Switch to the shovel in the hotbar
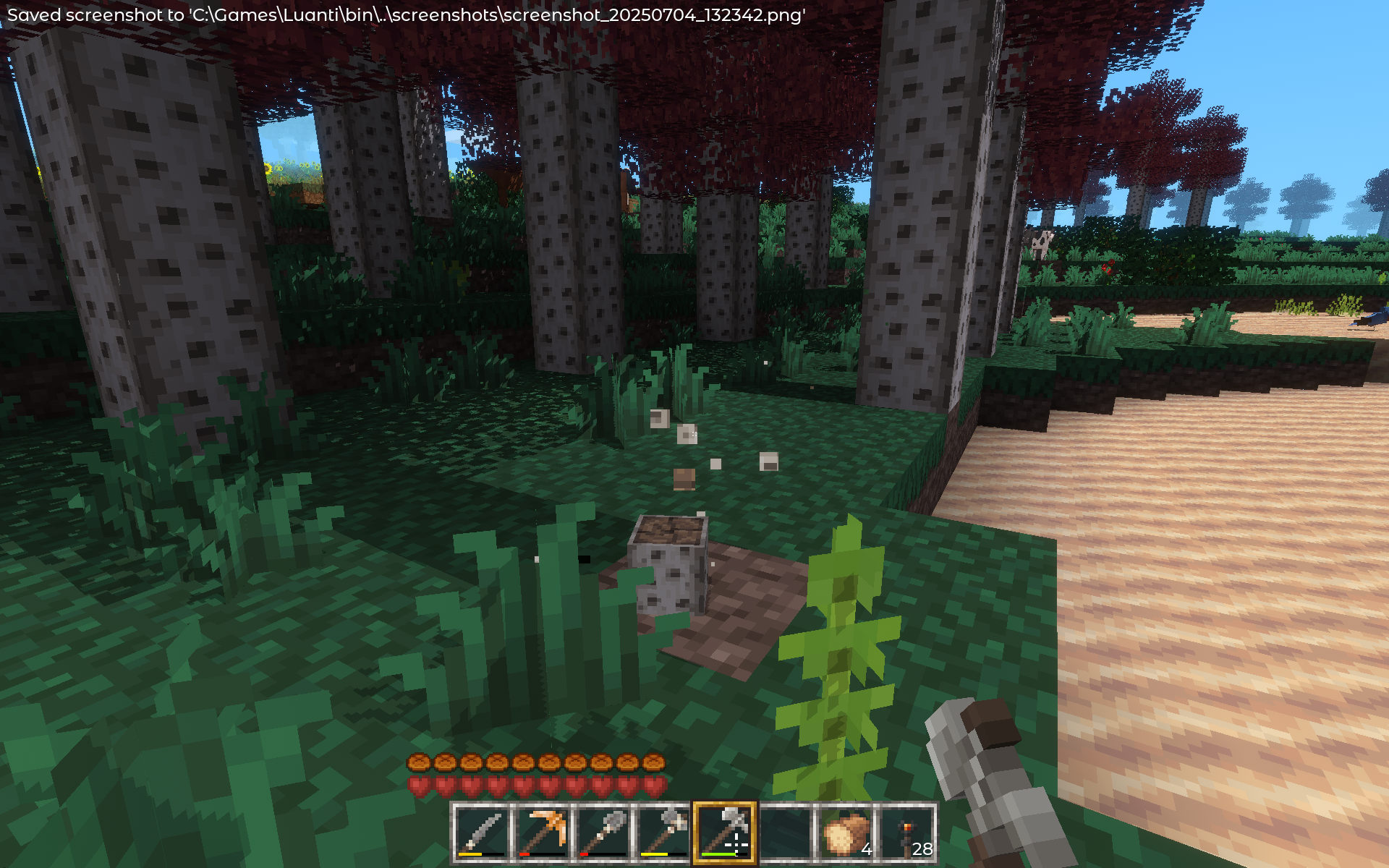The height and width of the screenshot is (868, 1389). pos(603,833)
